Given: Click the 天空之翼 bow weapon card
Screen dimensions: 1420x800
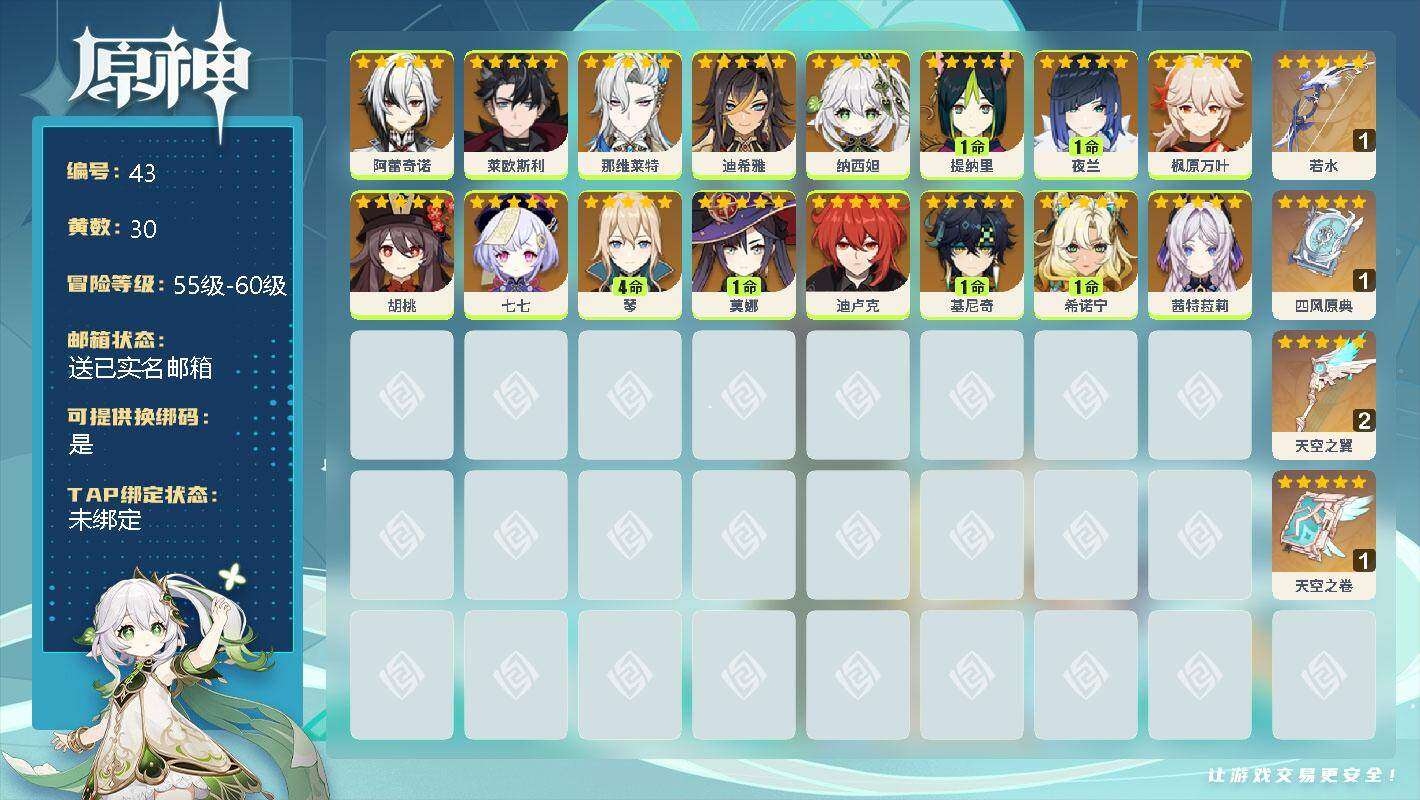Looking at the screenshot, I should pyautogui.click(x=1323, y=394).
